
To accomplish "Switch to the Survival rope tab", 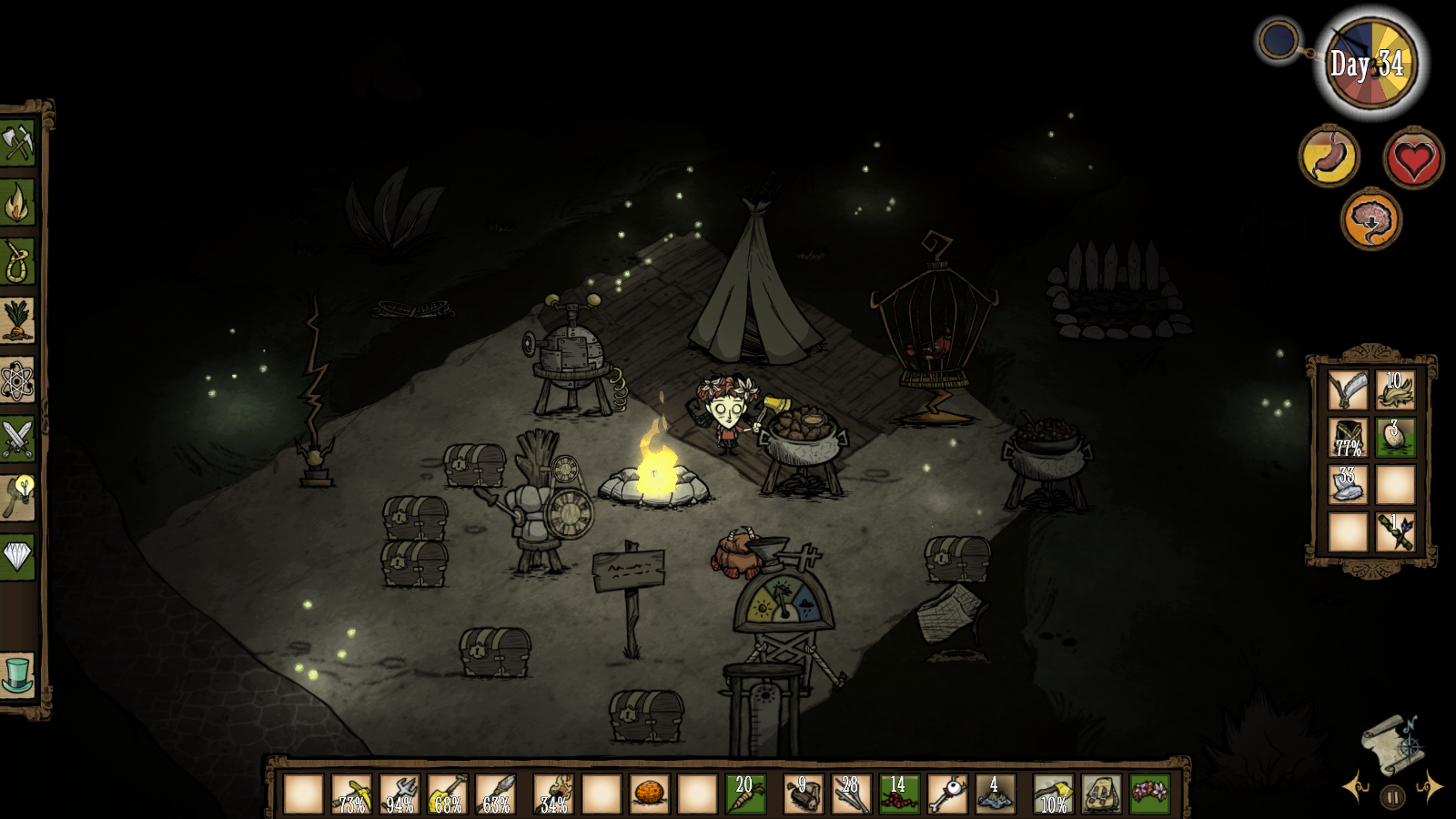I will (17, 262).
